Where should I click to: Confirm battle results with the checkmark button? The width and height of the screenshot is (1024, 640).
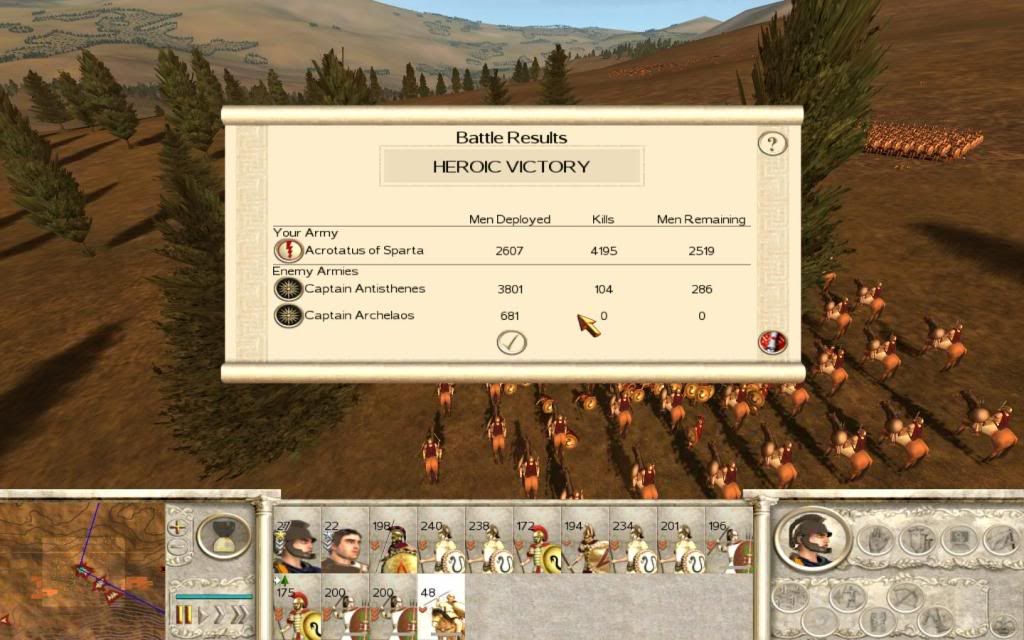click(511, 342)
